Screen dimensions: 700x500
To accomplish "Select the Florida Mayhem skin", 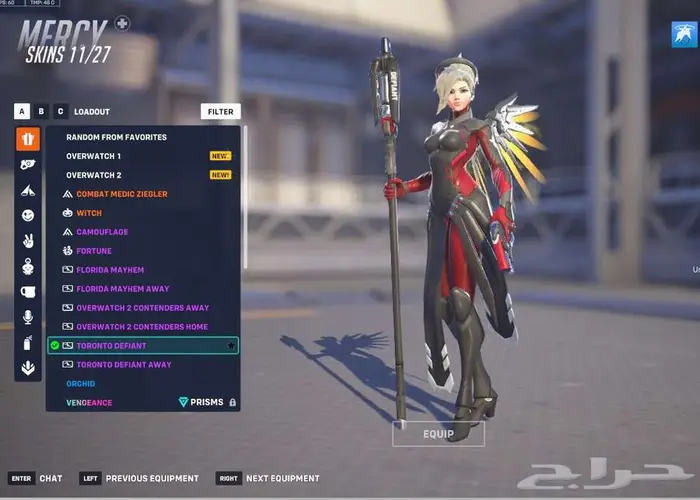I will [110, 270].
